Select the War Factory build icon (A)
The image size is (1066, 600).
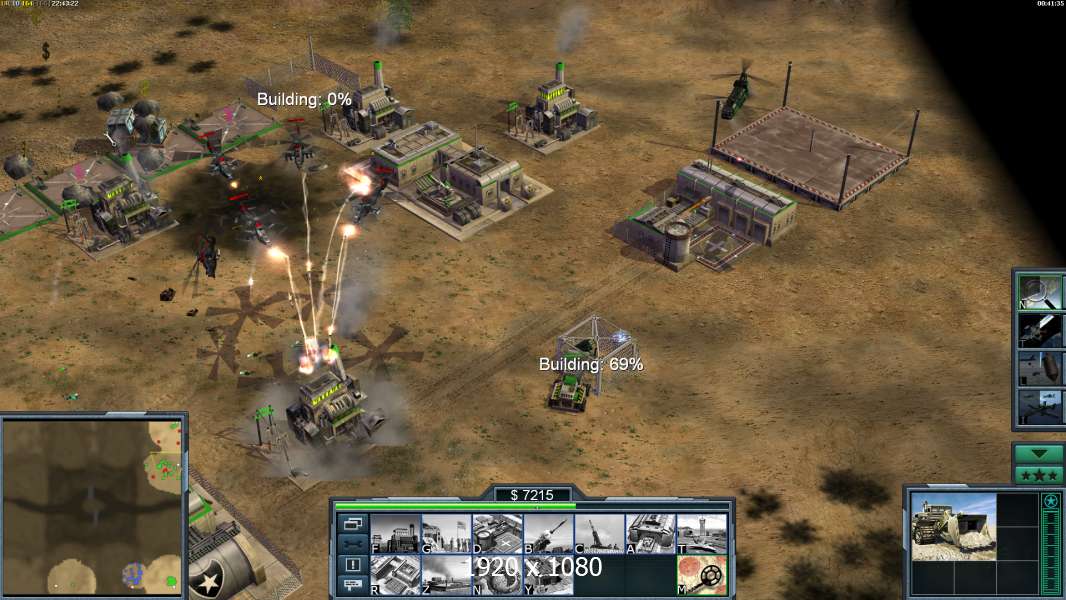(x=650, y=534)
